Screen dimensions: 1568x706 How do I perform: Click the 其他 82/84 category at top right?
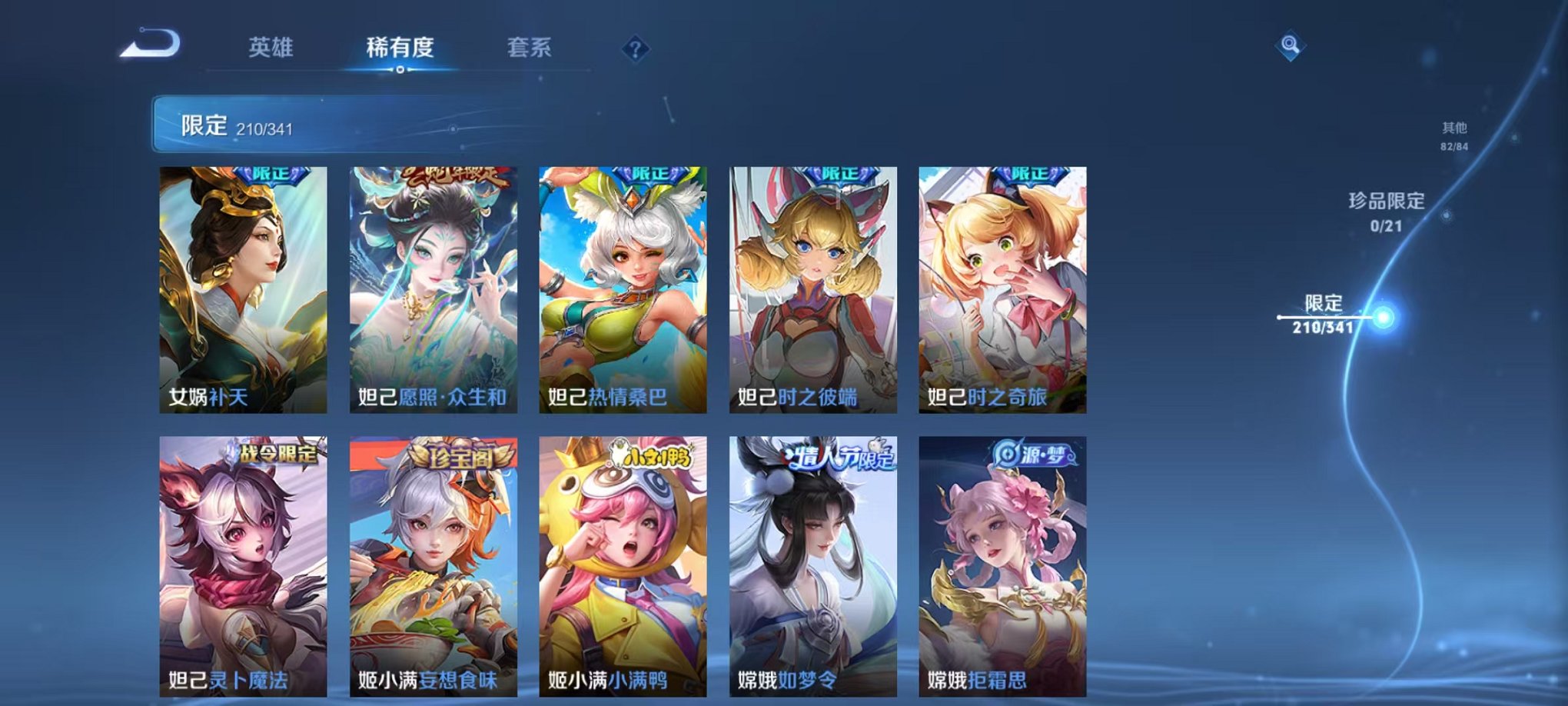(x=1455, y=135)
